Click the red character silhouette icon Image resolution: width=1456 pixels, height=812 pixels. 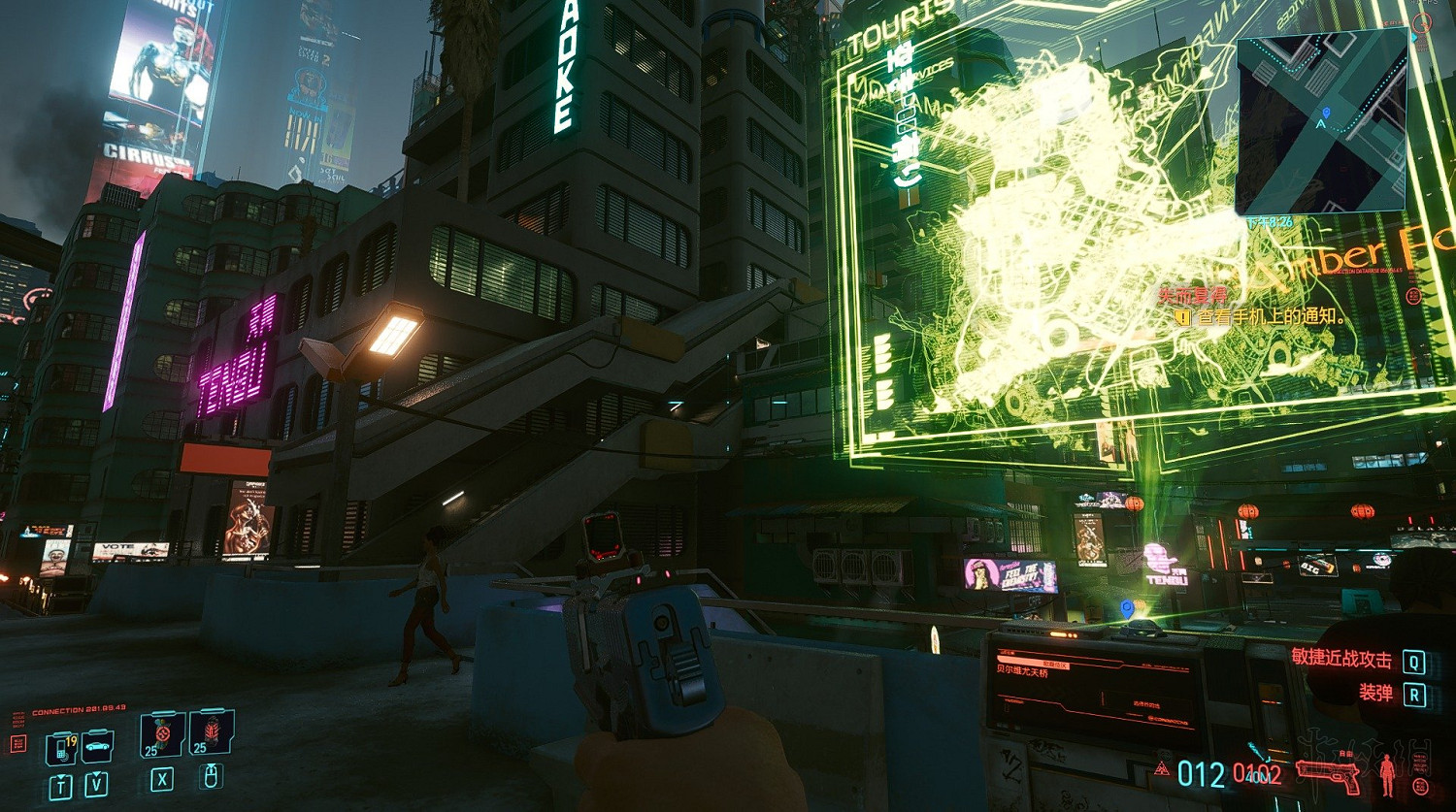pos(1387,774)
